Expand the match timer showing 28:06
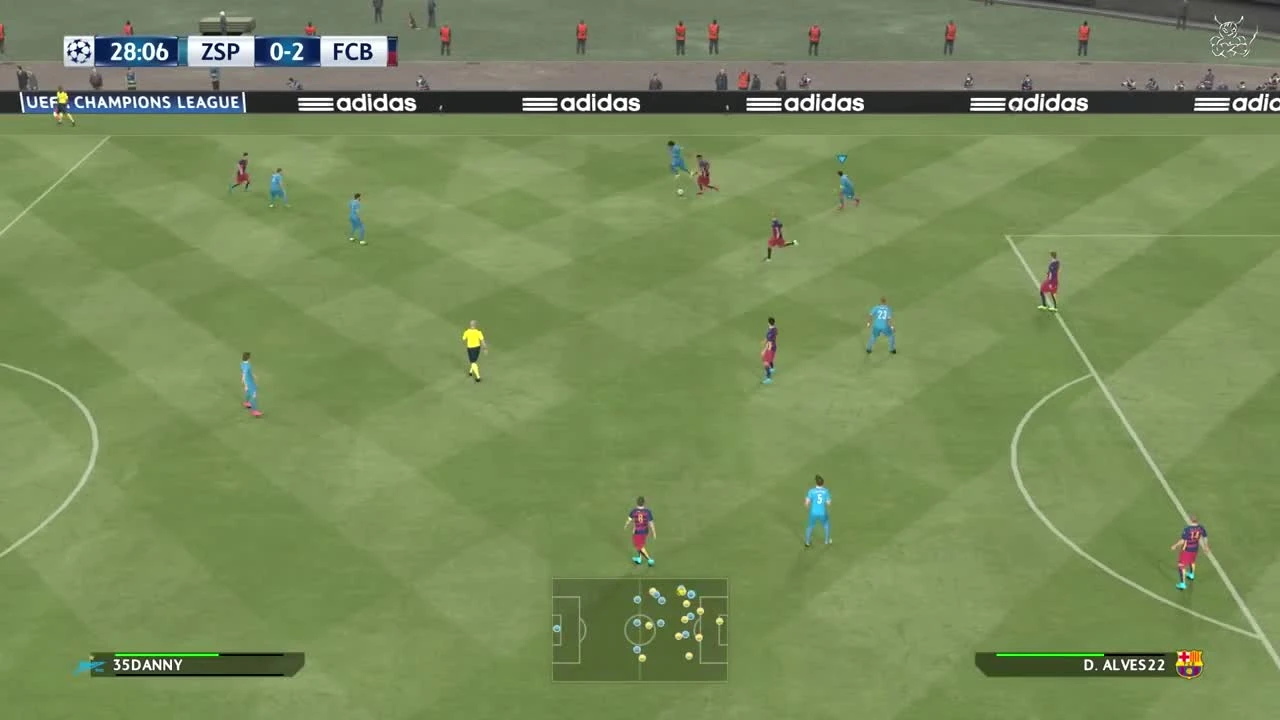This screenshot has height=720, width=1280. [x=140, y=51]
